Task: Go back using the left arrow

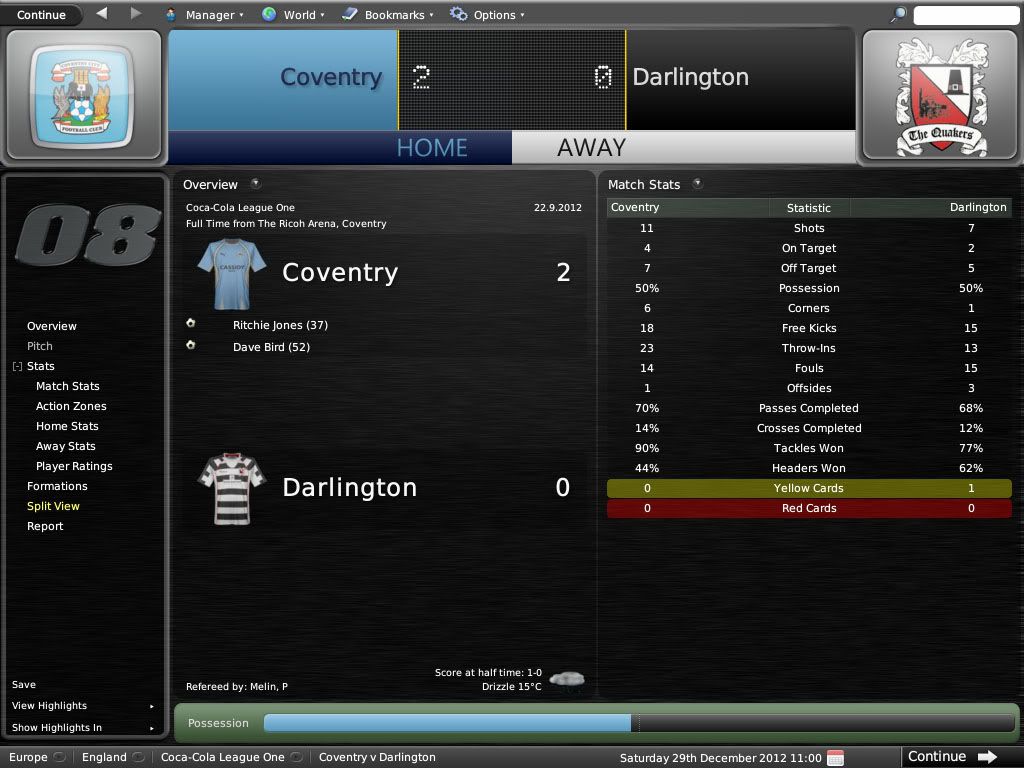Action: (x=102, y=14)
